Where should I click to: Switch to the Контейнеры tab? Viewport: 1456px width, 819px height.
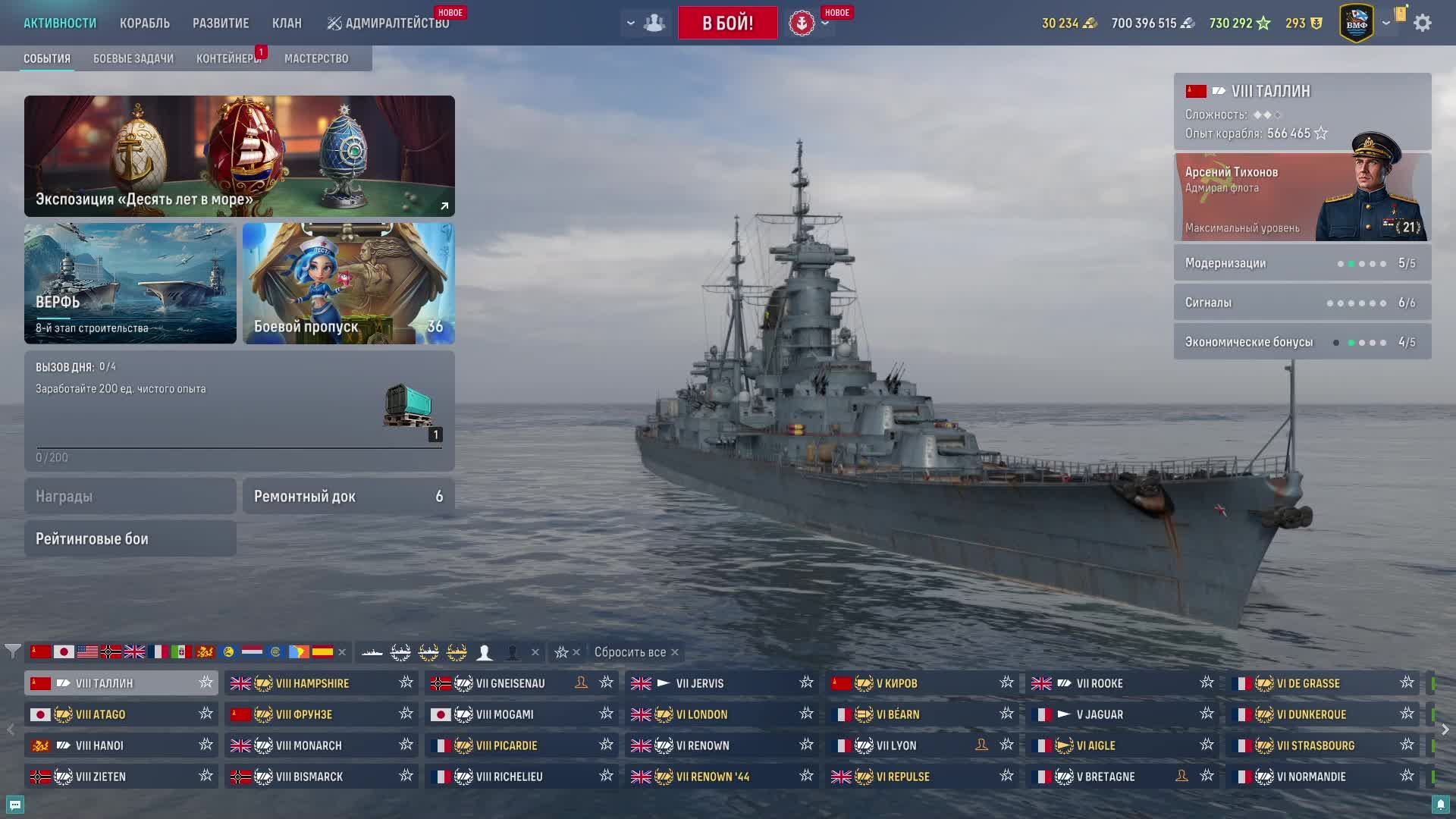227,58
